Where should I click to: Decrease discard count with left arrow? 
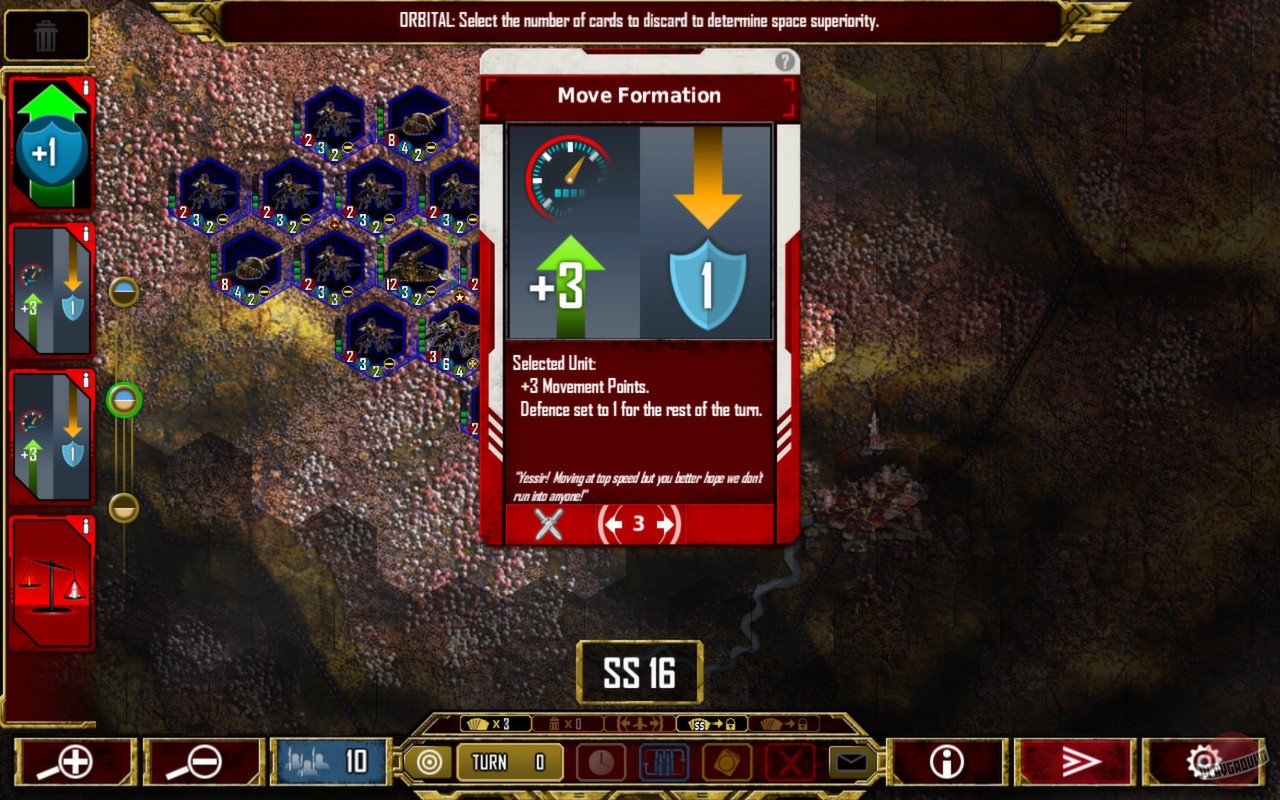pos(614,524)
